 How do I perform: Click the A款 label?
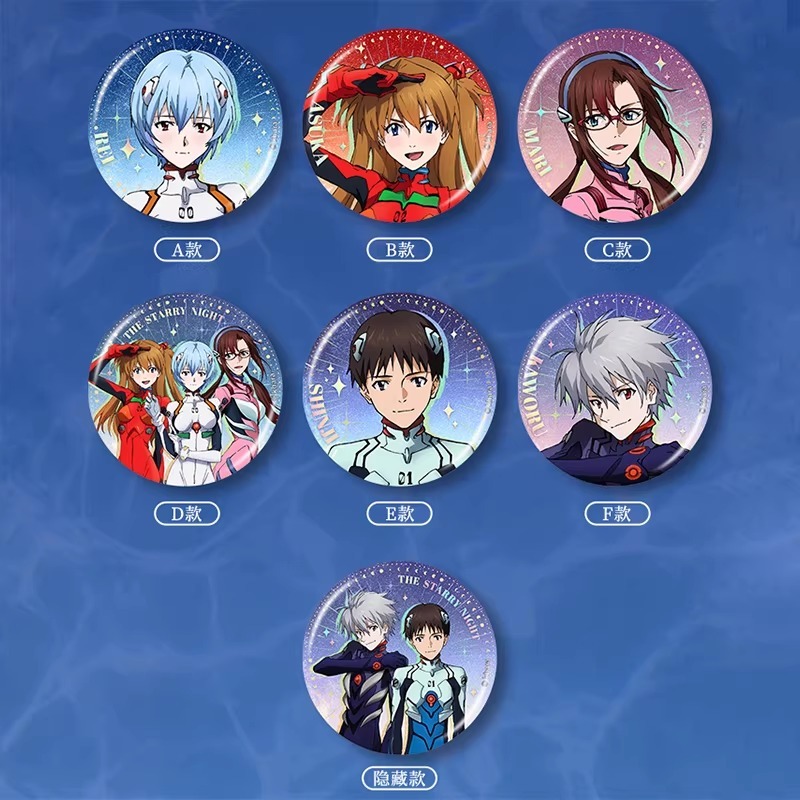pos(187,249)
